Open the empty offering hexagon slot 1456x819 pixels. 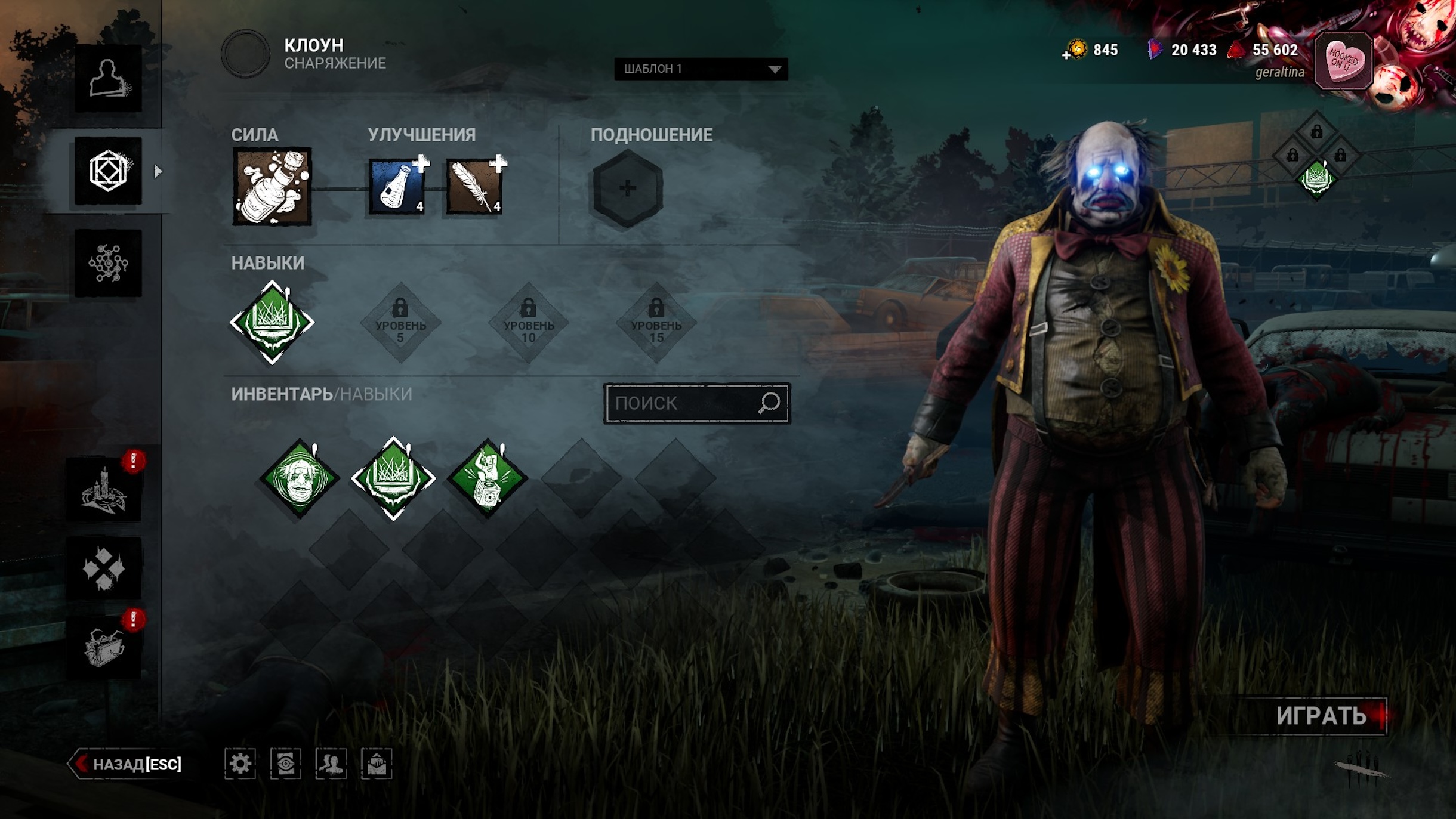627,188
